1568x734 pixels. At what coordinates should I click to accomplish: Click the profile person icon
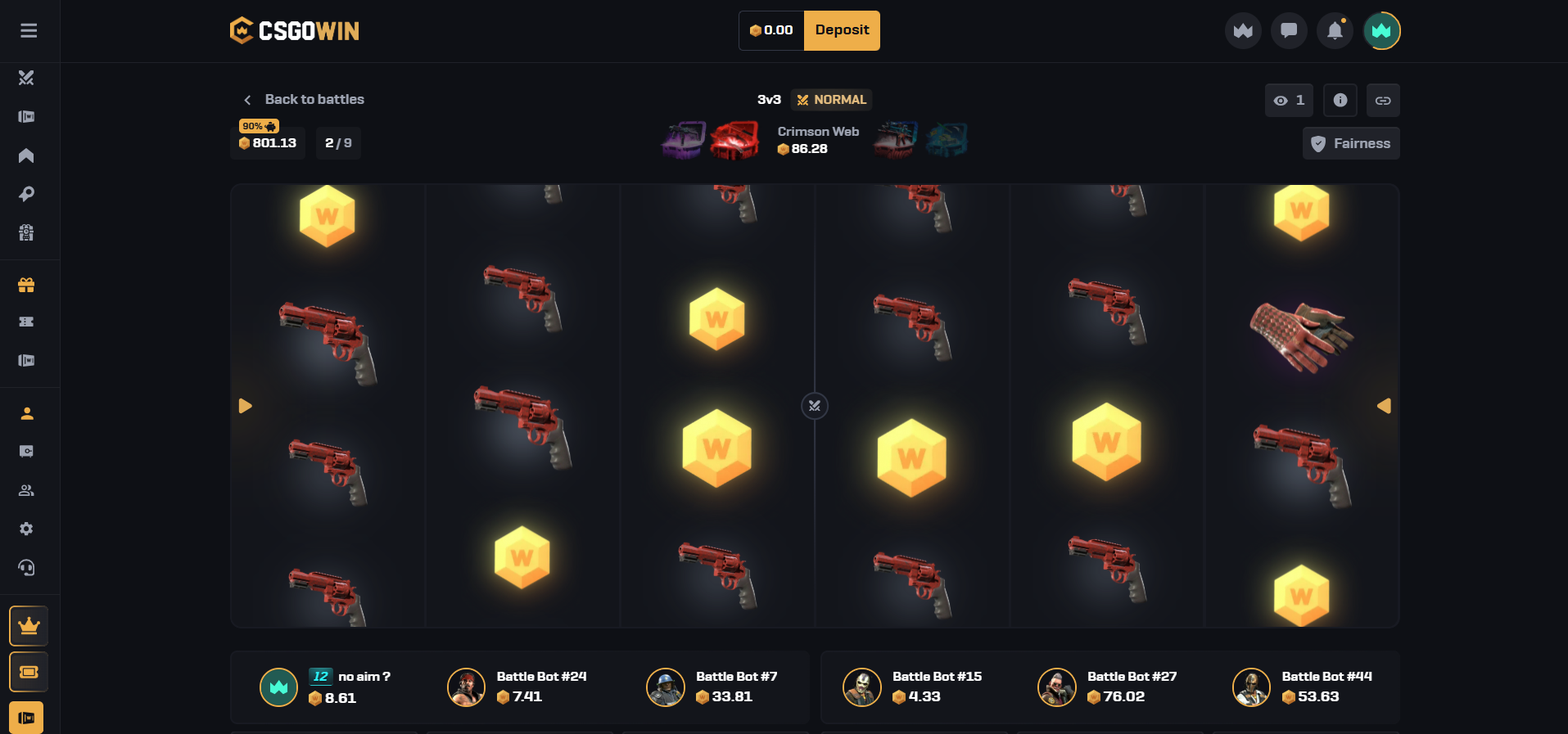point(26,413)
